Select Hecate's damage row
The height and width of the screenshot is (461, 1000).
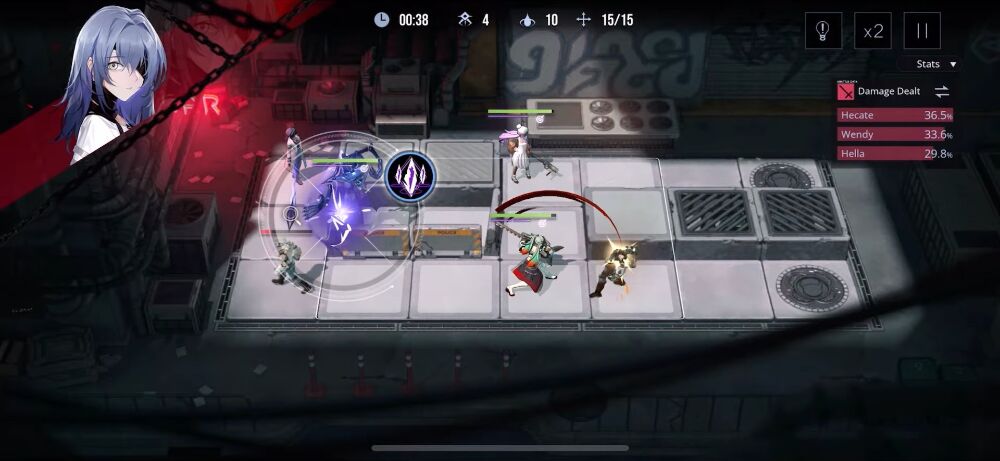click(895, 115)
